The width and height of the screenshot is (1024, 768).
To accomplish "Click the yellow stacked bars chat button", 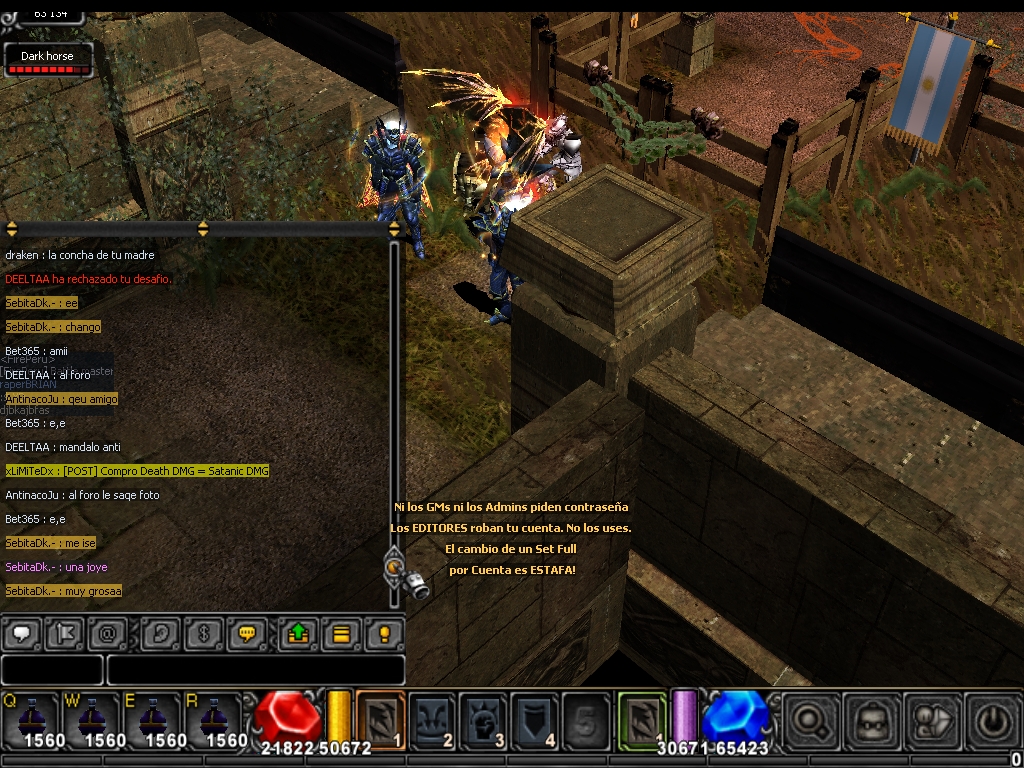I will point(341,634).
